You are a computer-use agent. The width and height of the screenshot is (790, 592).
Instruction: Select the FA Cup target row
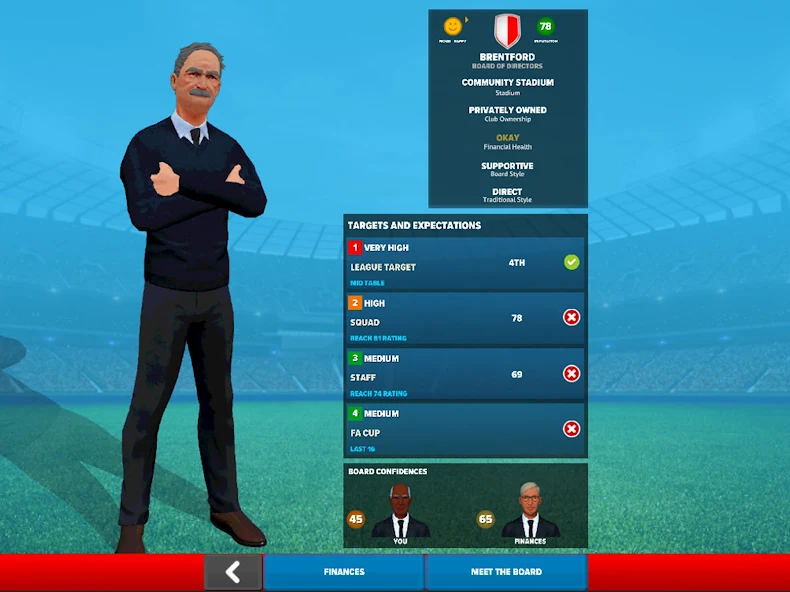[x=465, y=430]
